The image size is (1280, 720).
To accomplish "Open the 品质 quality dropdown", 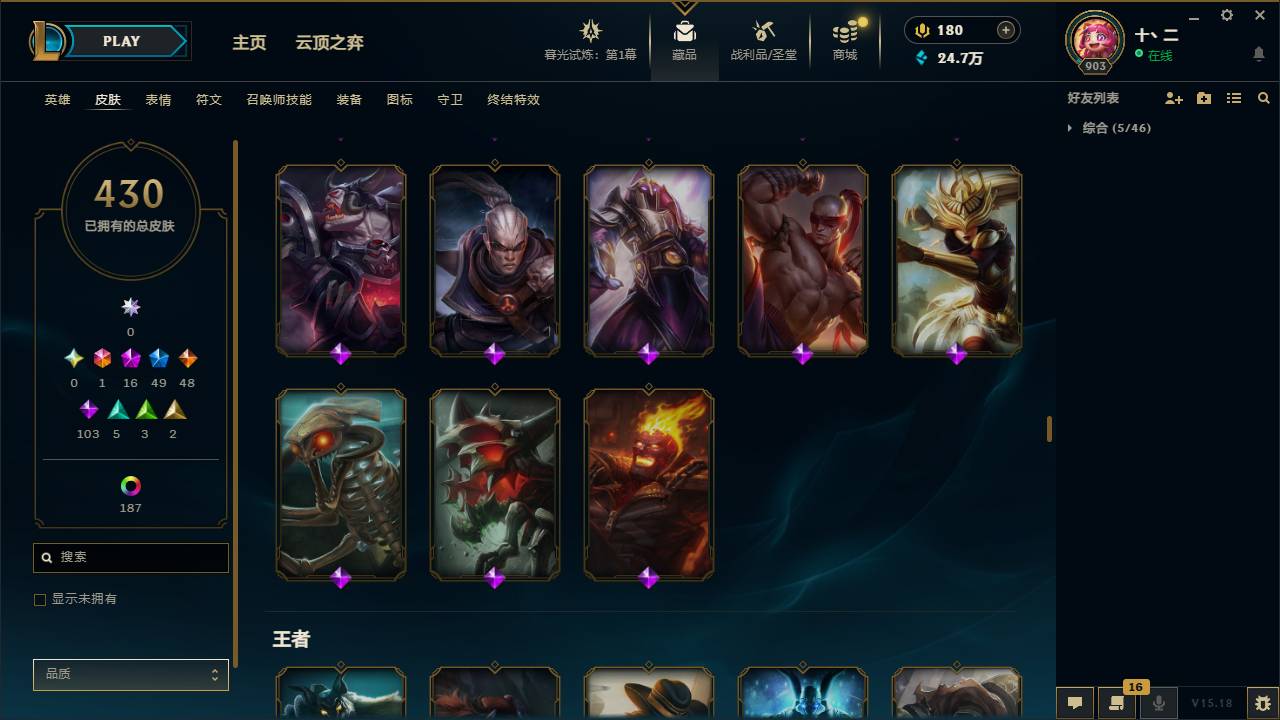I will [x=130, y=675].
